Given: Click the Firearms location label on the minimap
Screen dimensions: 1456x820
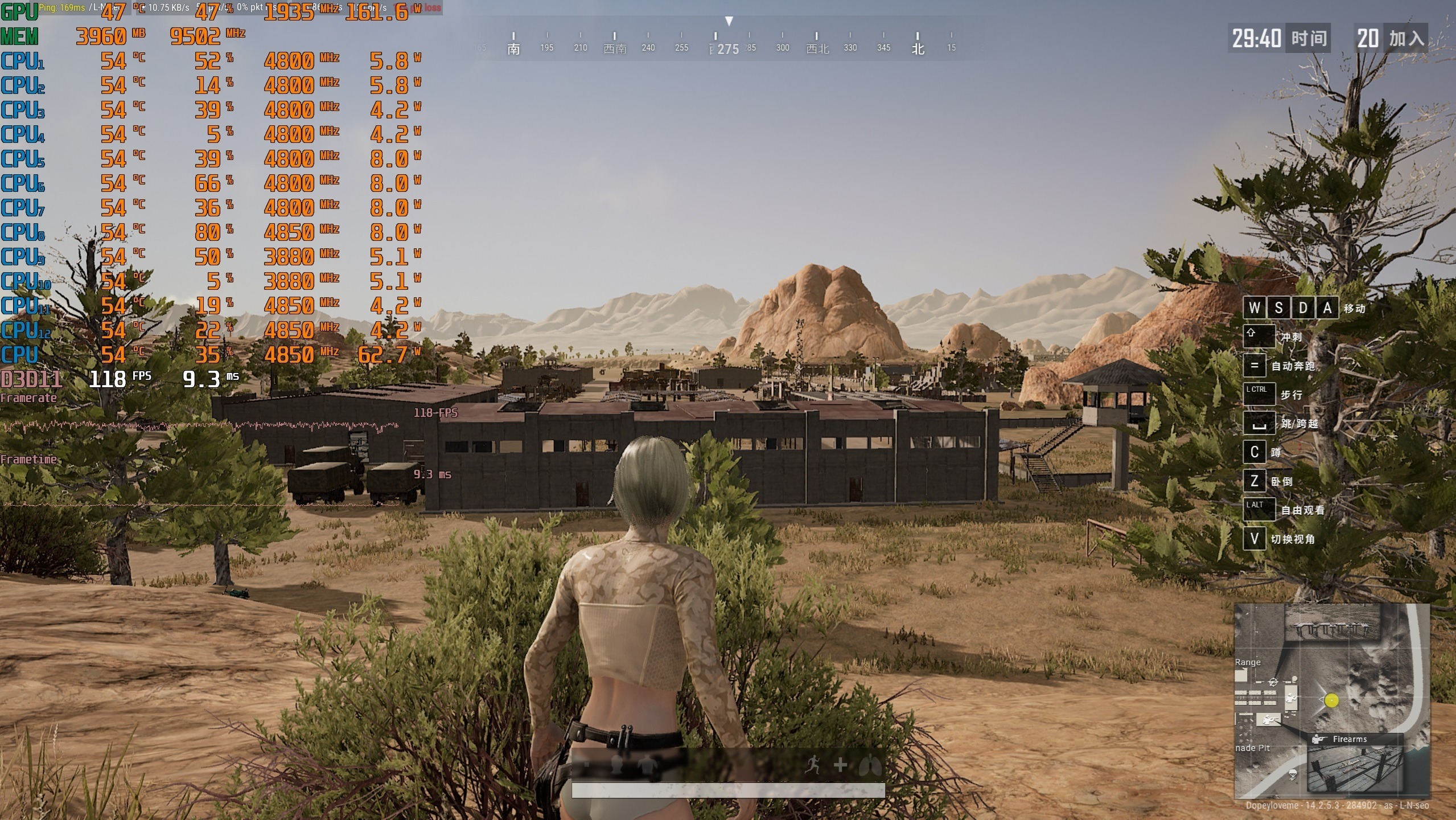Looking at the screenshot, I should pyautogui.click(x=1349, y=739).
